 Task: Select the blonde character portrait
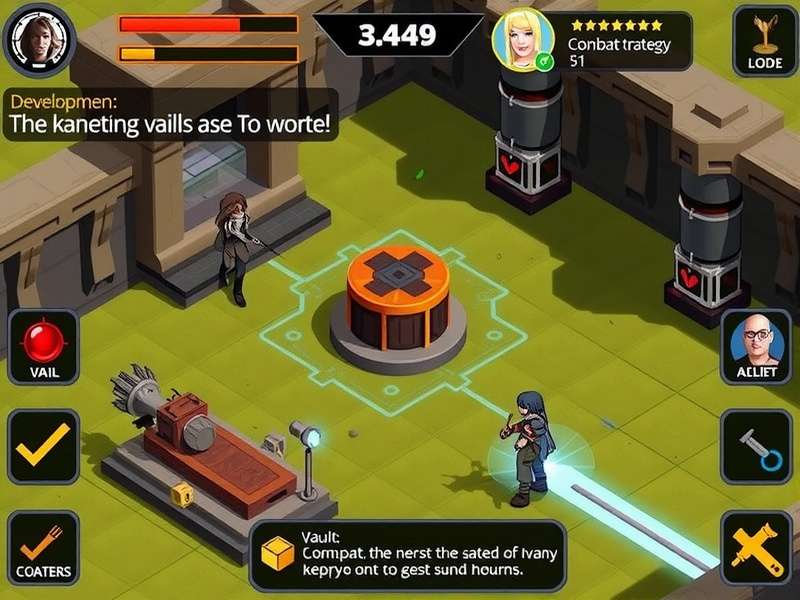524,40
